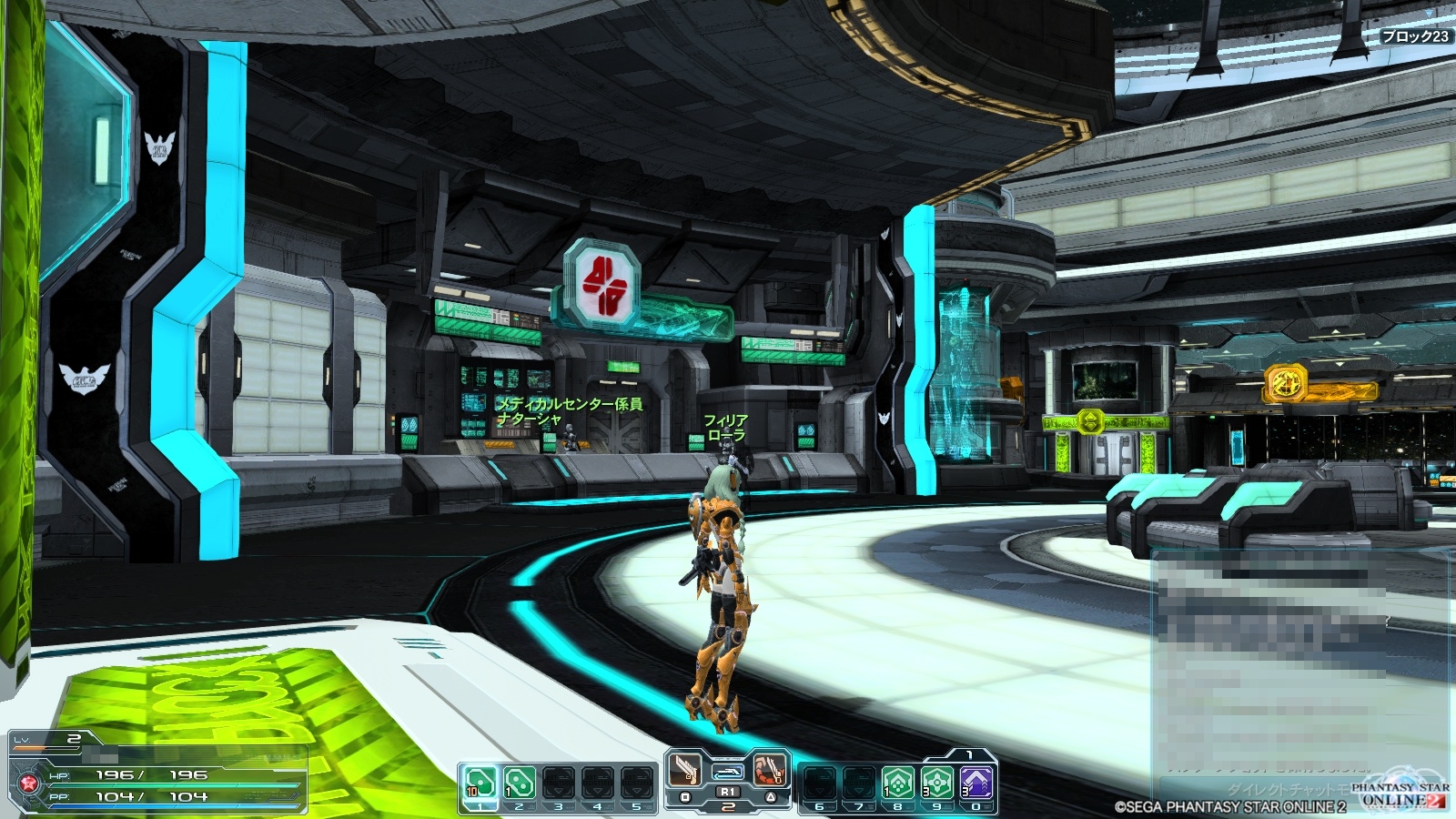
Task: Select the left weapon action icon
Action: coord(685,770)
